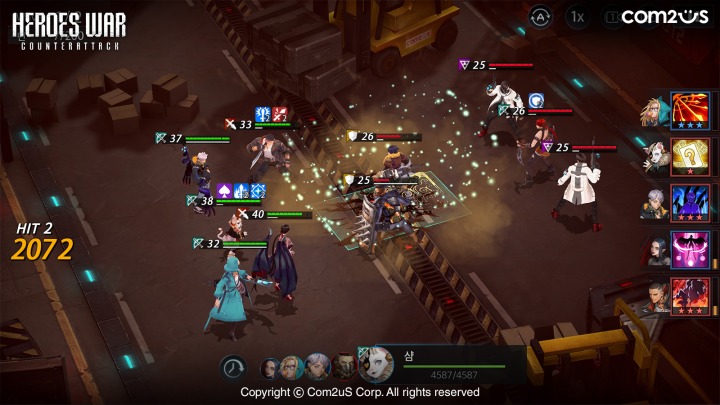720x405 pixels.
Task: Choose the dark-haired hero in turn bar
Action: 271,367
